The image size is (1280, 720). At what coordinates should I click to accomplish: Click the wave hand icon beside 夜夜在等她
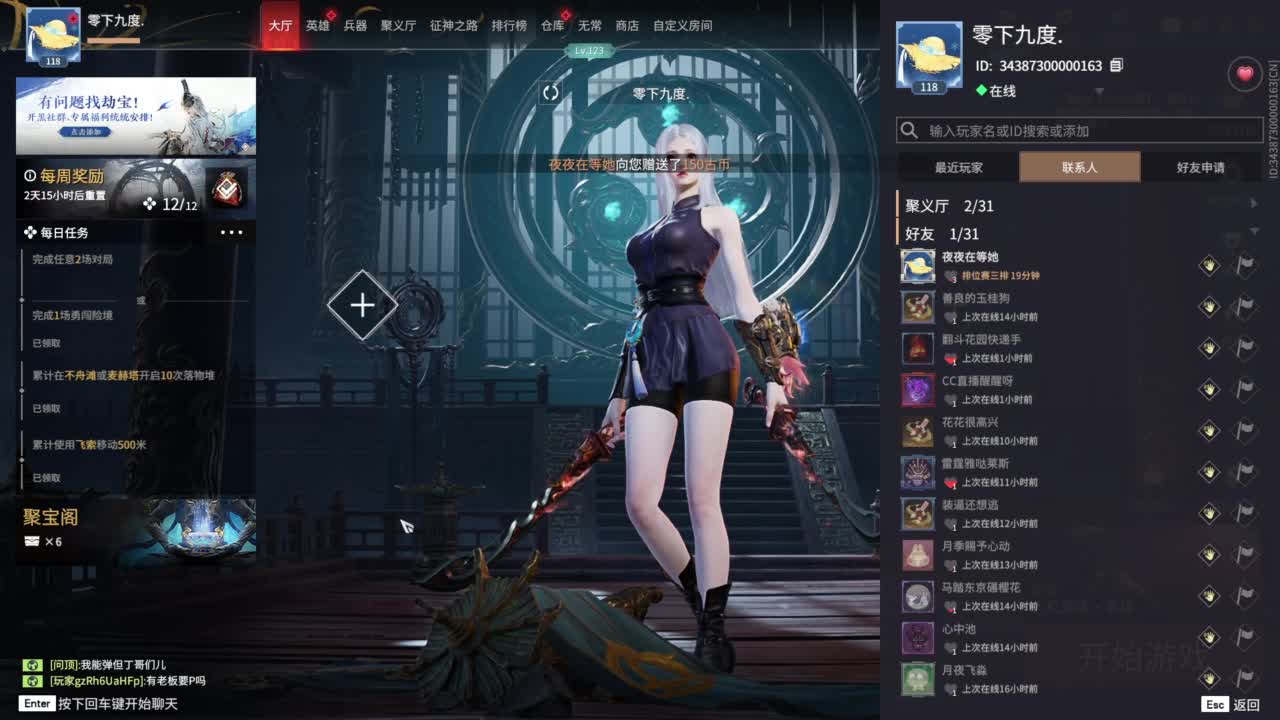click(x=1209, y=265)
